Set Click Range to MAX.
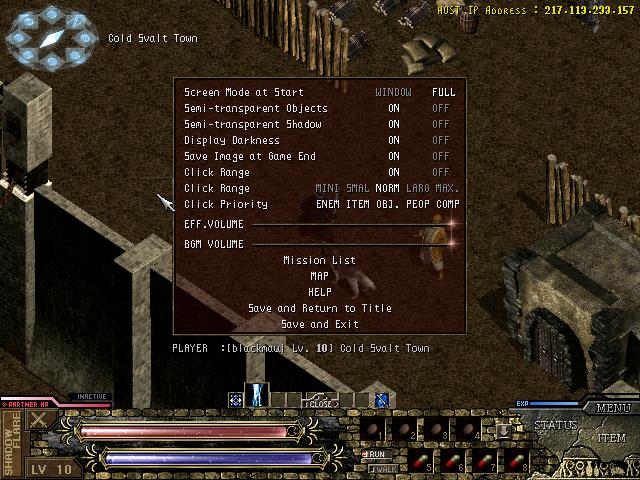640x480 pixels. point(447,188)
